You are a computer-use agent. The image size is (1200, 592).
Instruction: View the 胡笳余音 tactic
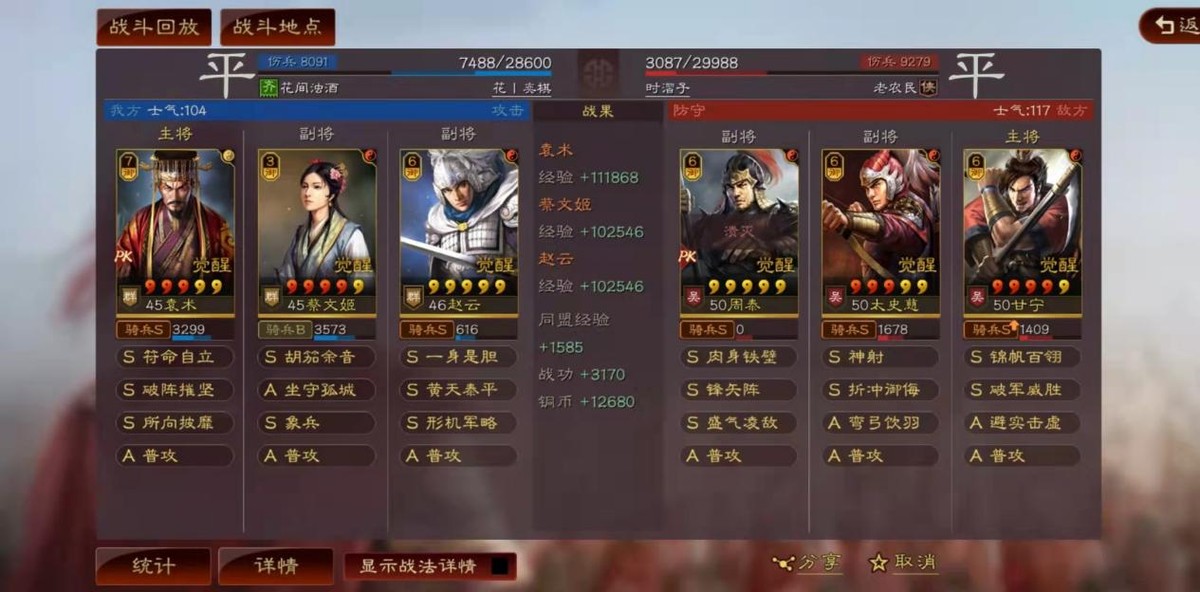(317, 357)
